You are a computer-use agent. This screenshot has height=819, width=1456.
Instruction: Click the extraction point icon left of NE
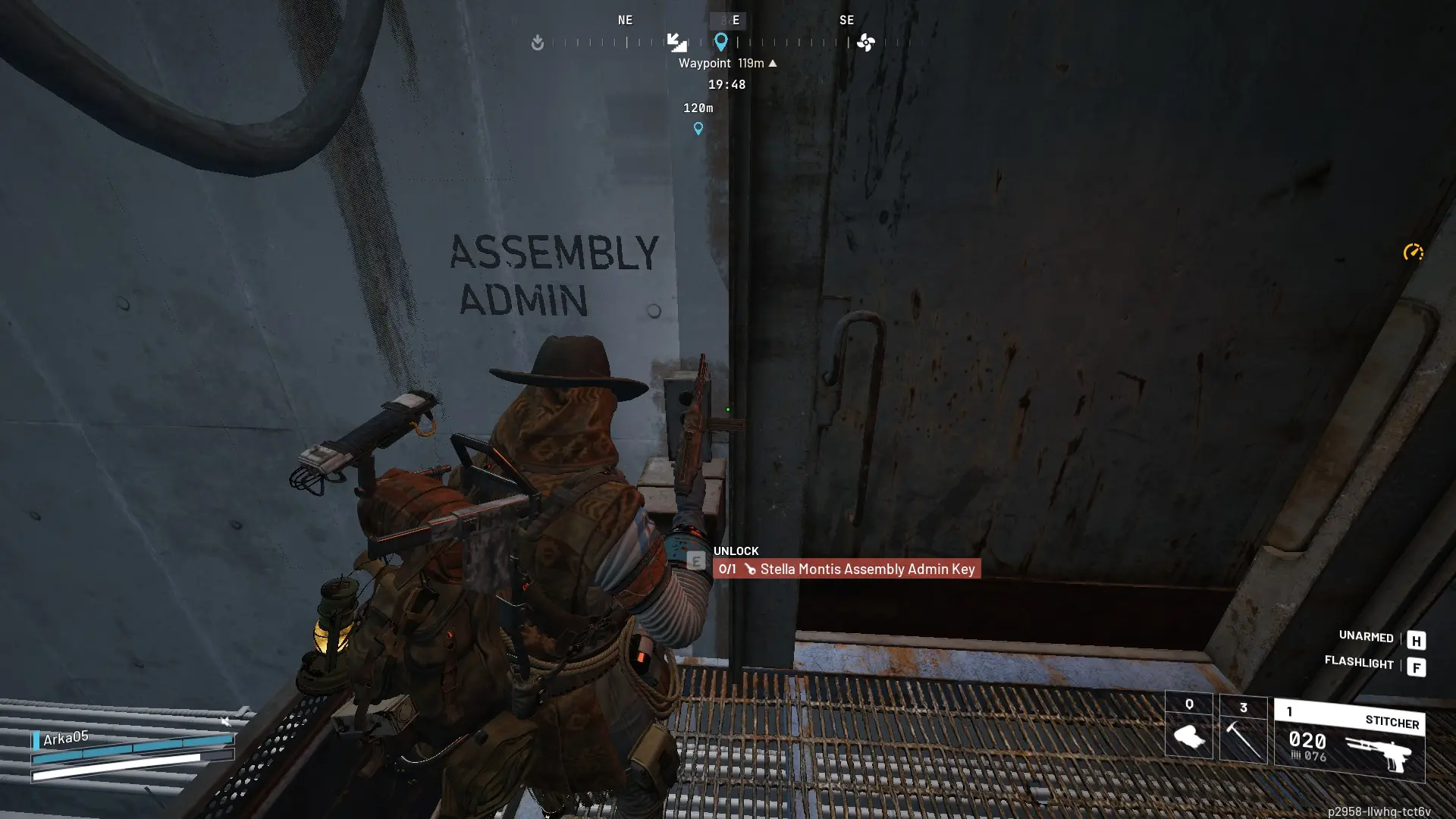coord(538,43)
